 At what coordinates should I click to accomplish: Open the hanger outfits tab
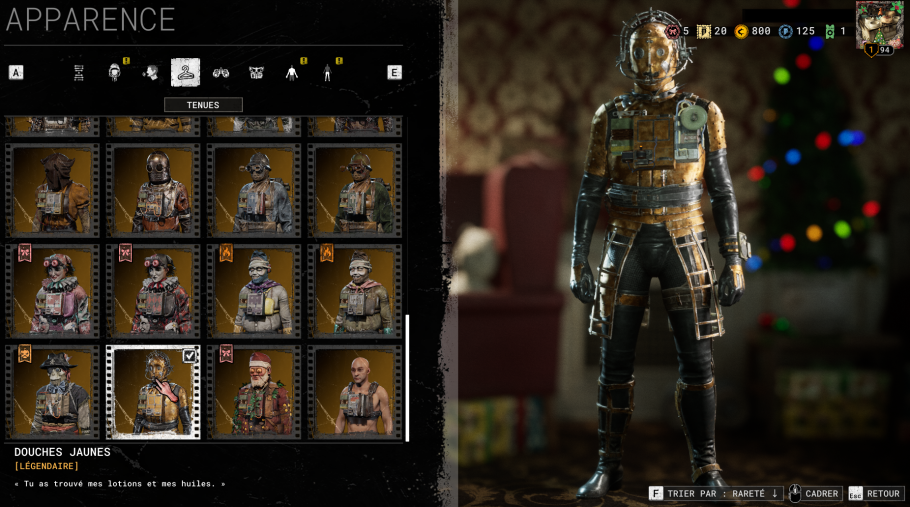(185, 72)
